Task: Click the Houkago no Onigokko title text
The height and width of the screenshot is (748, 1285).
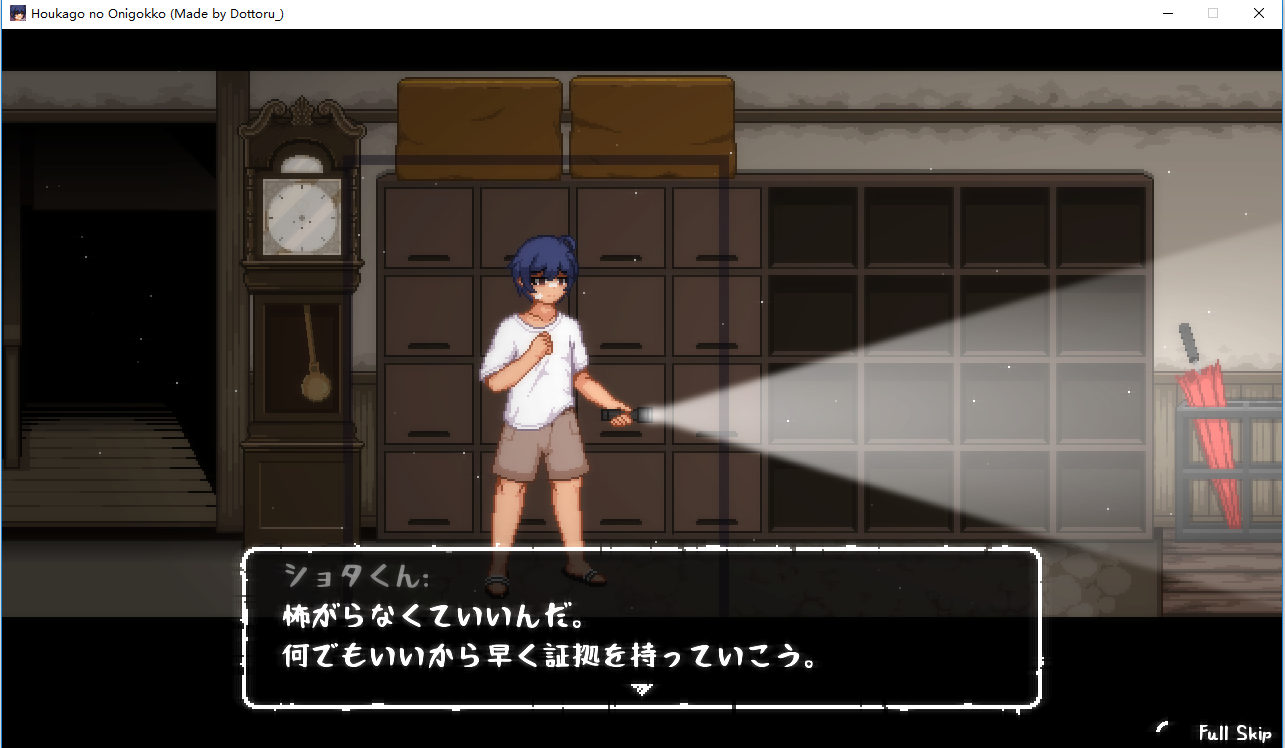Action: [152, 13]
